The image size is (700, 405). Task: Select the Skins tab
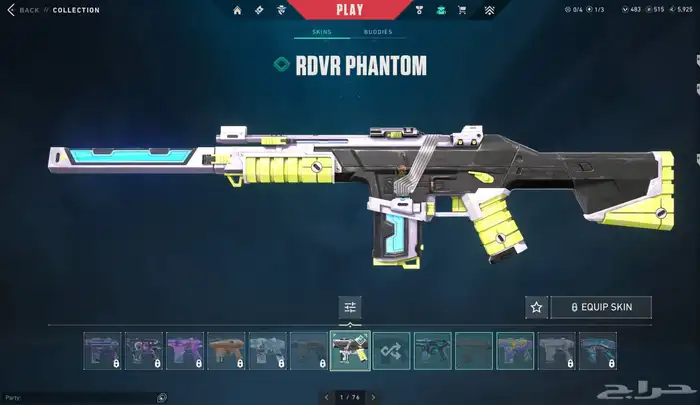(x=321, y=32)
